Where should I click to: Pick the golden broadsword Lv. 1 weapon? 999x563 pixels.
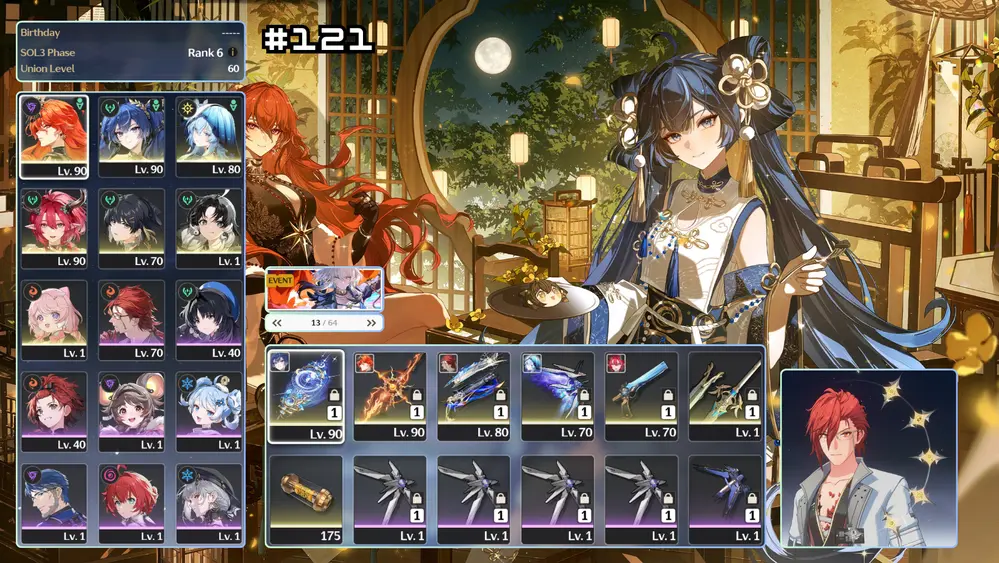pos(724,396)
